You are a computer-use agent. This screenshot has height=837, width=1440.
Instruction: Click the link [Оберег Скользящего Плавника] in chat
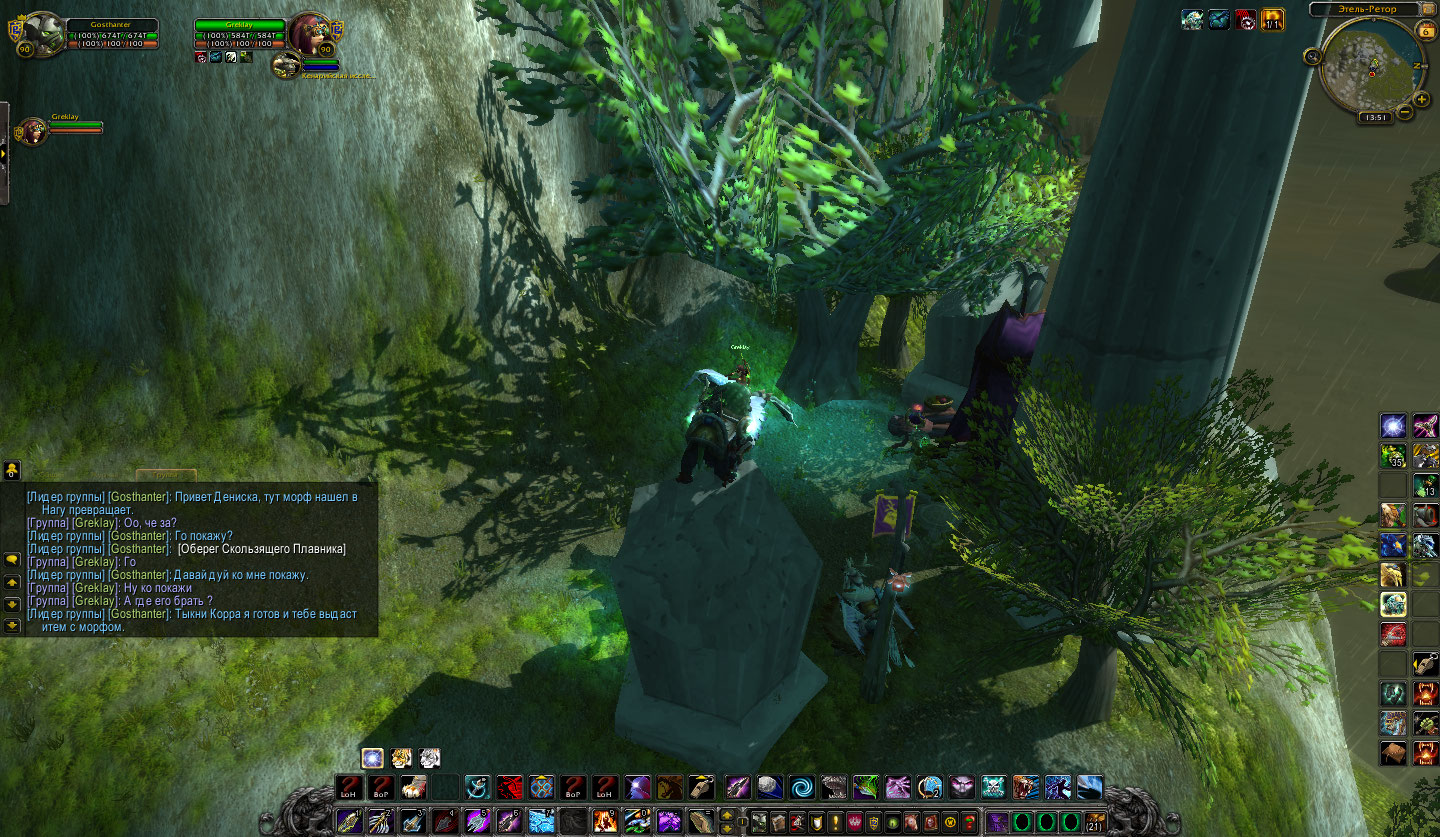coord(261,549)
